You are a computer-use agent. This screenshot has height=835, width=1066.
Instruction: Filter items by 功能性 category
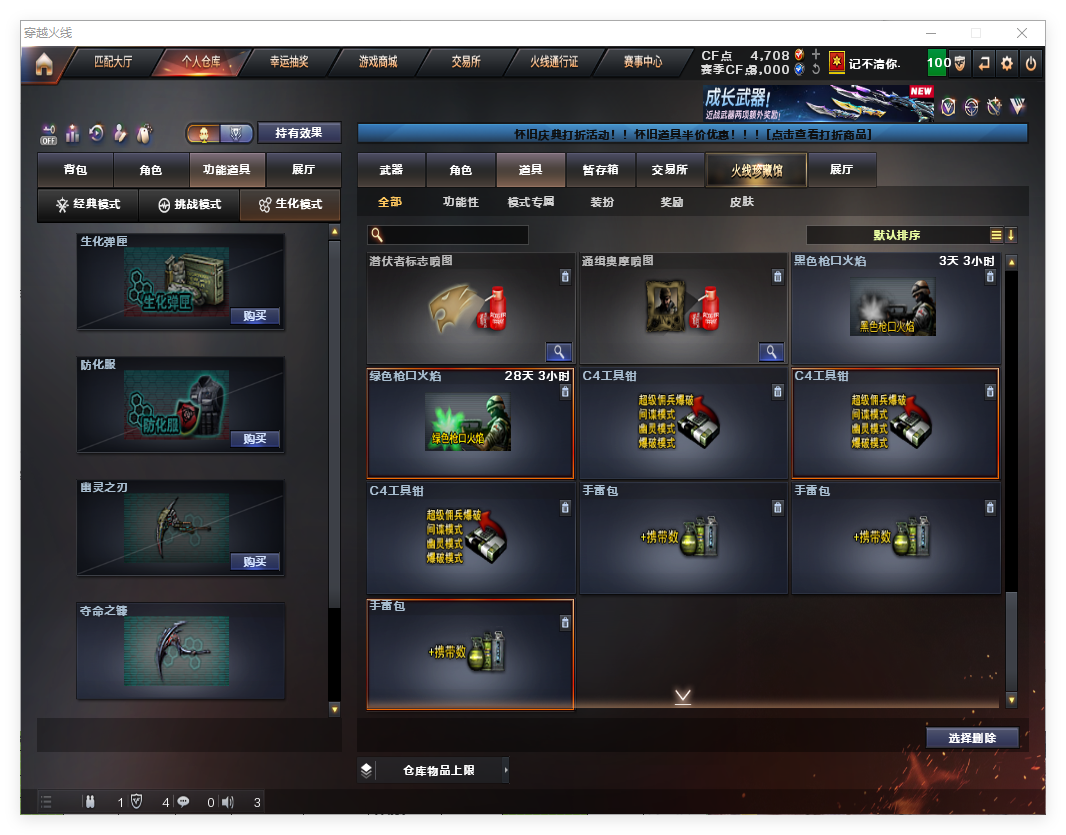tap(461, 202)
